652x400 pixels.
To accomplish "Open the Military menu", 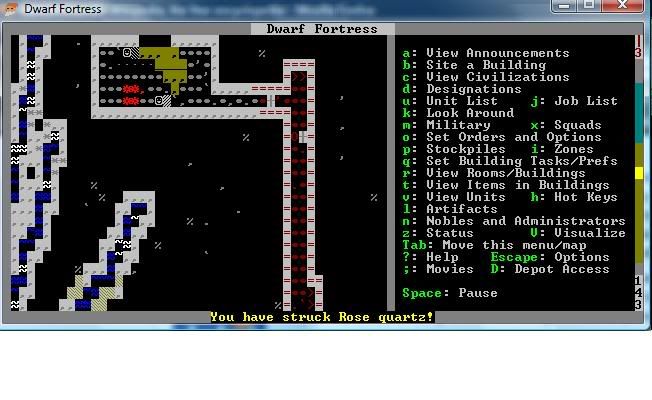I will point(457,125).
